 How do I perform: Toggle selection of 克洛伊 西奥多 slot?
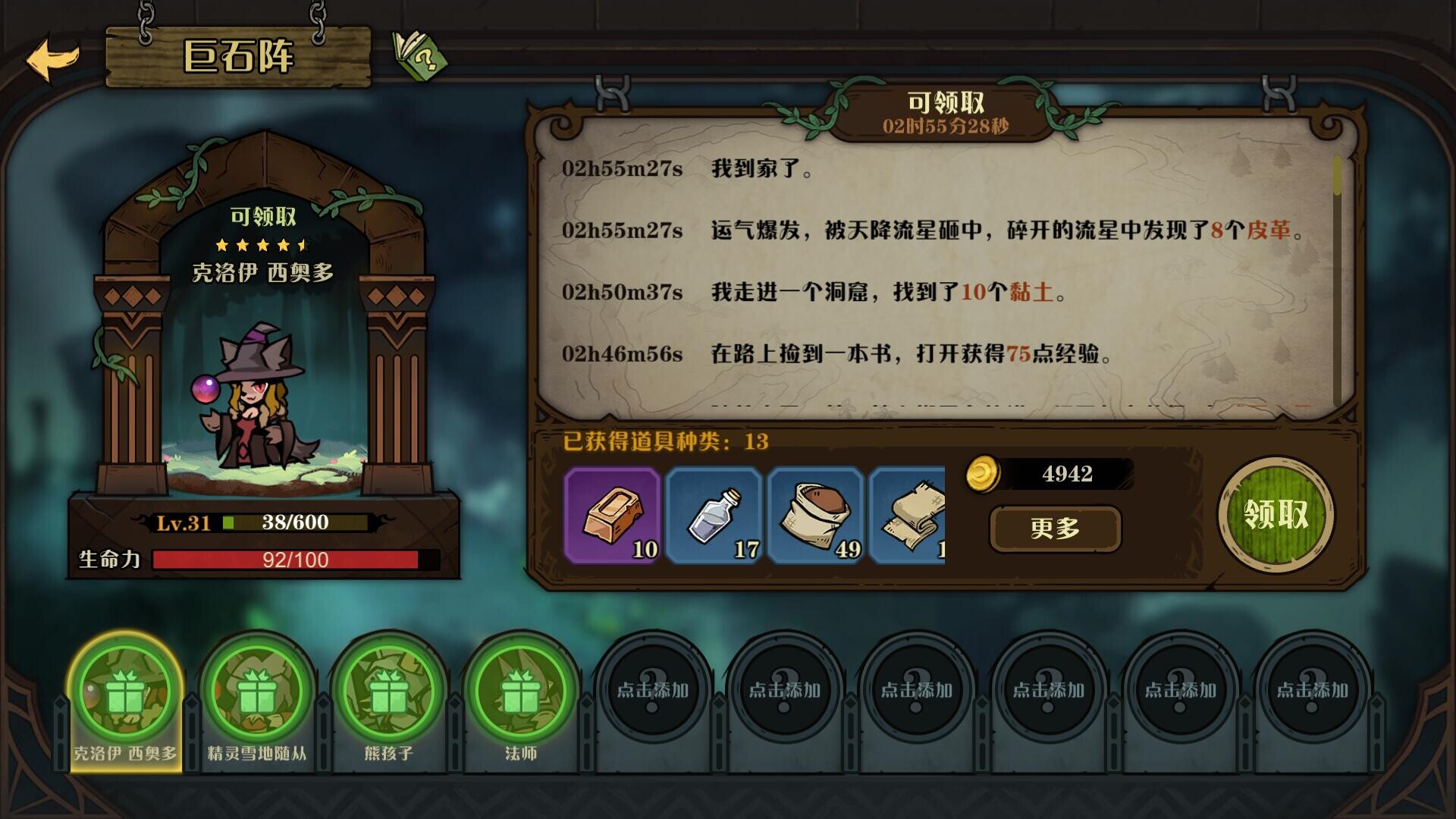[x=126, y=690]
